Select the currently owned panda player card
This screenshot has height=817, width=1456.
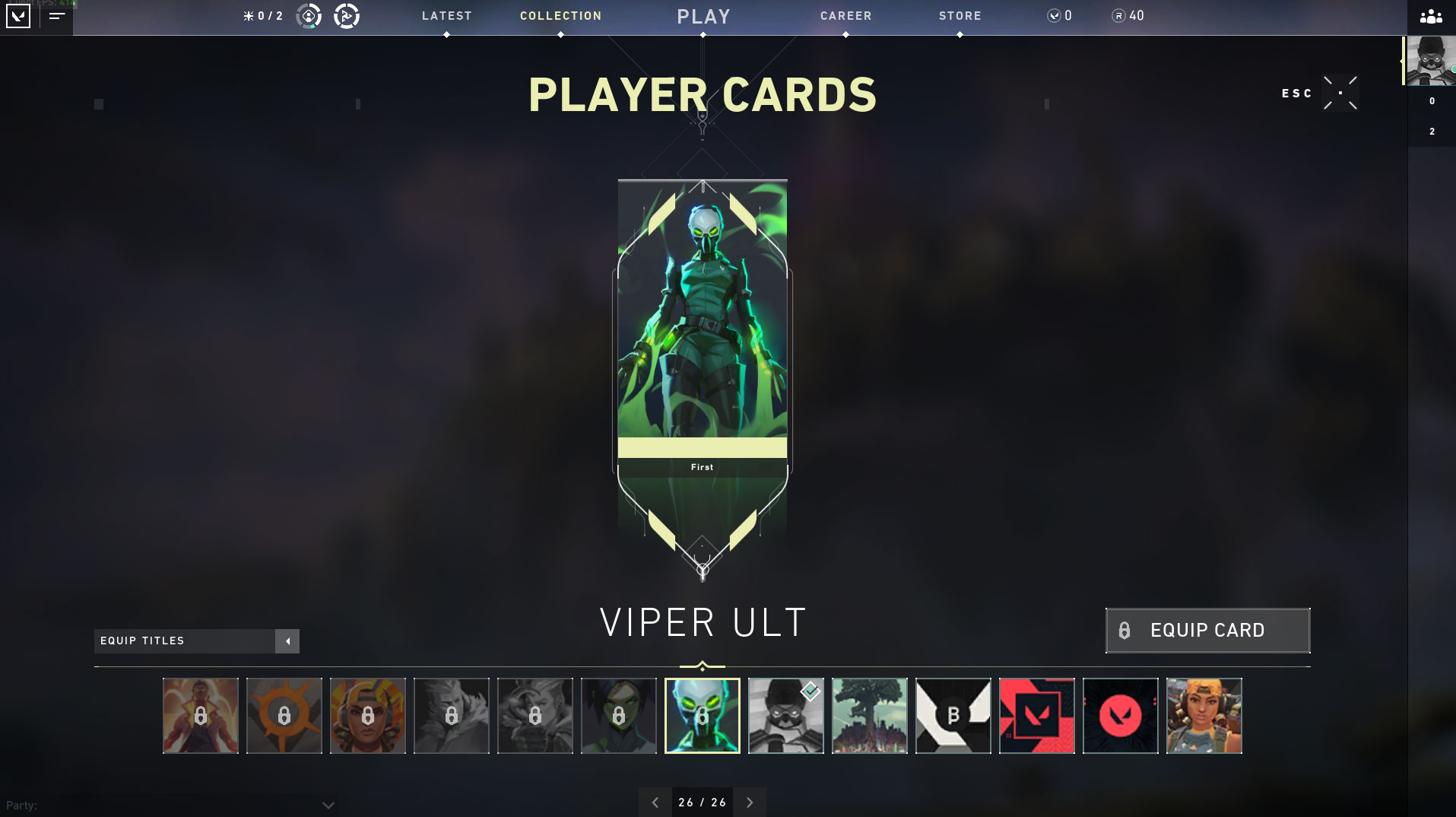click(x=785, y=715)
